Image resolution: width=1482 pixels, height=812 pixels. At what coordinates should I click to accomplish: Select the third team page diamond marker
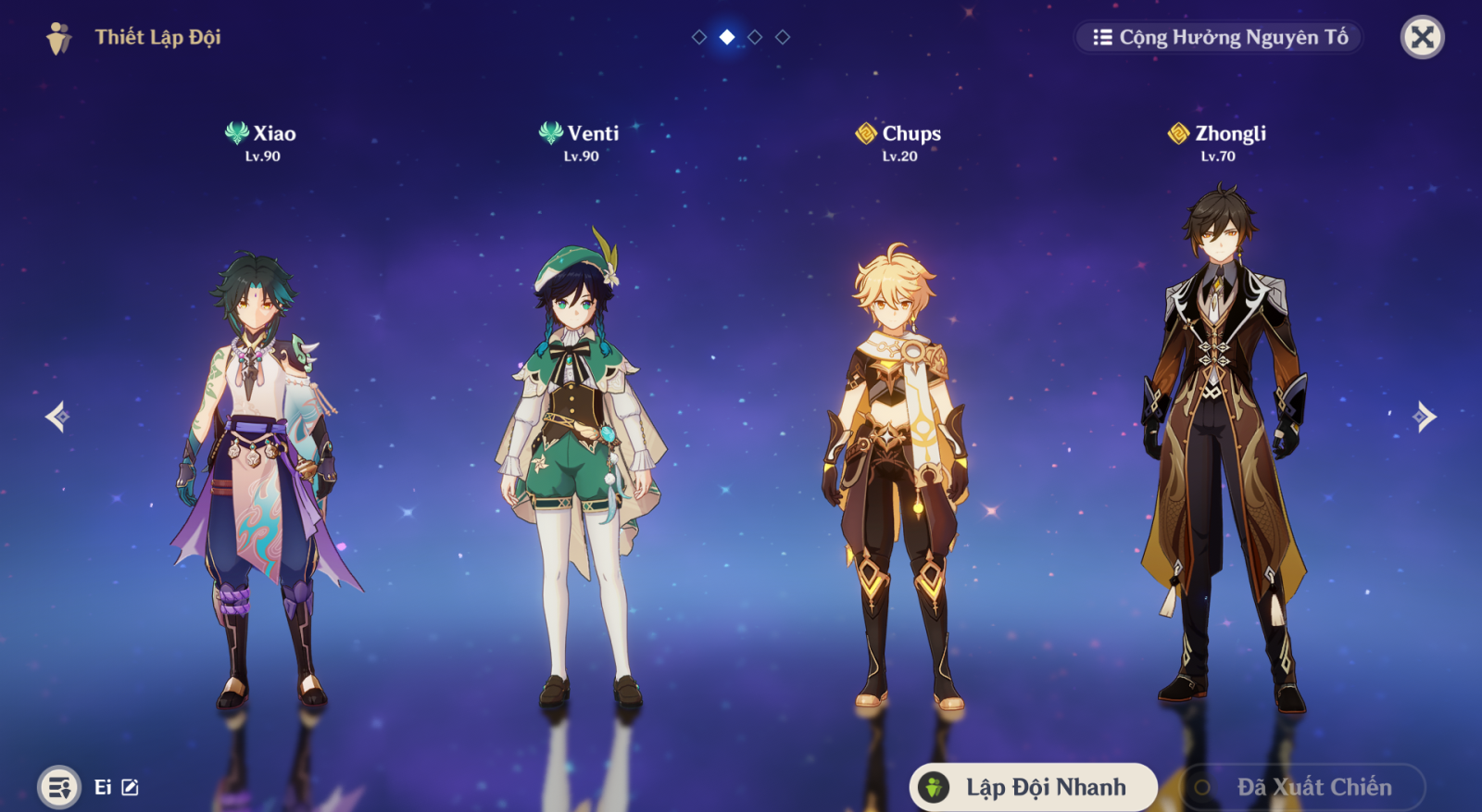[x=754, y=38]
